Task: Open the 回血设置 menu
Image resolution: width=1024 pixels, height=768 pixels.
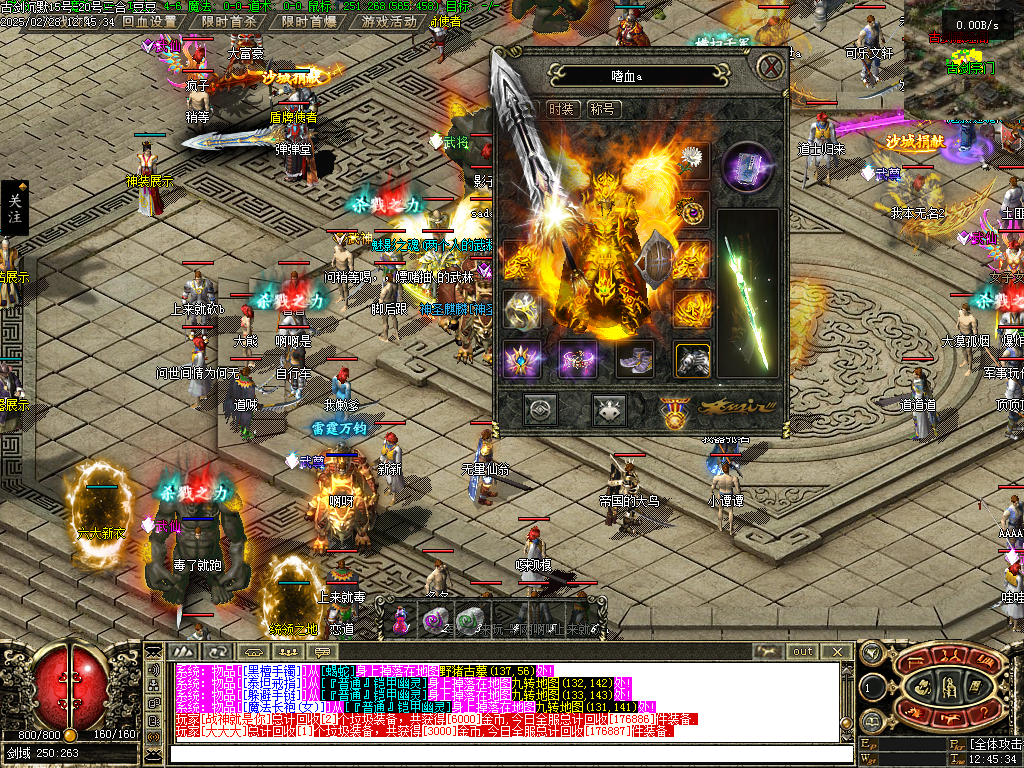Action: pyautogui.click(x=150, y=22)
